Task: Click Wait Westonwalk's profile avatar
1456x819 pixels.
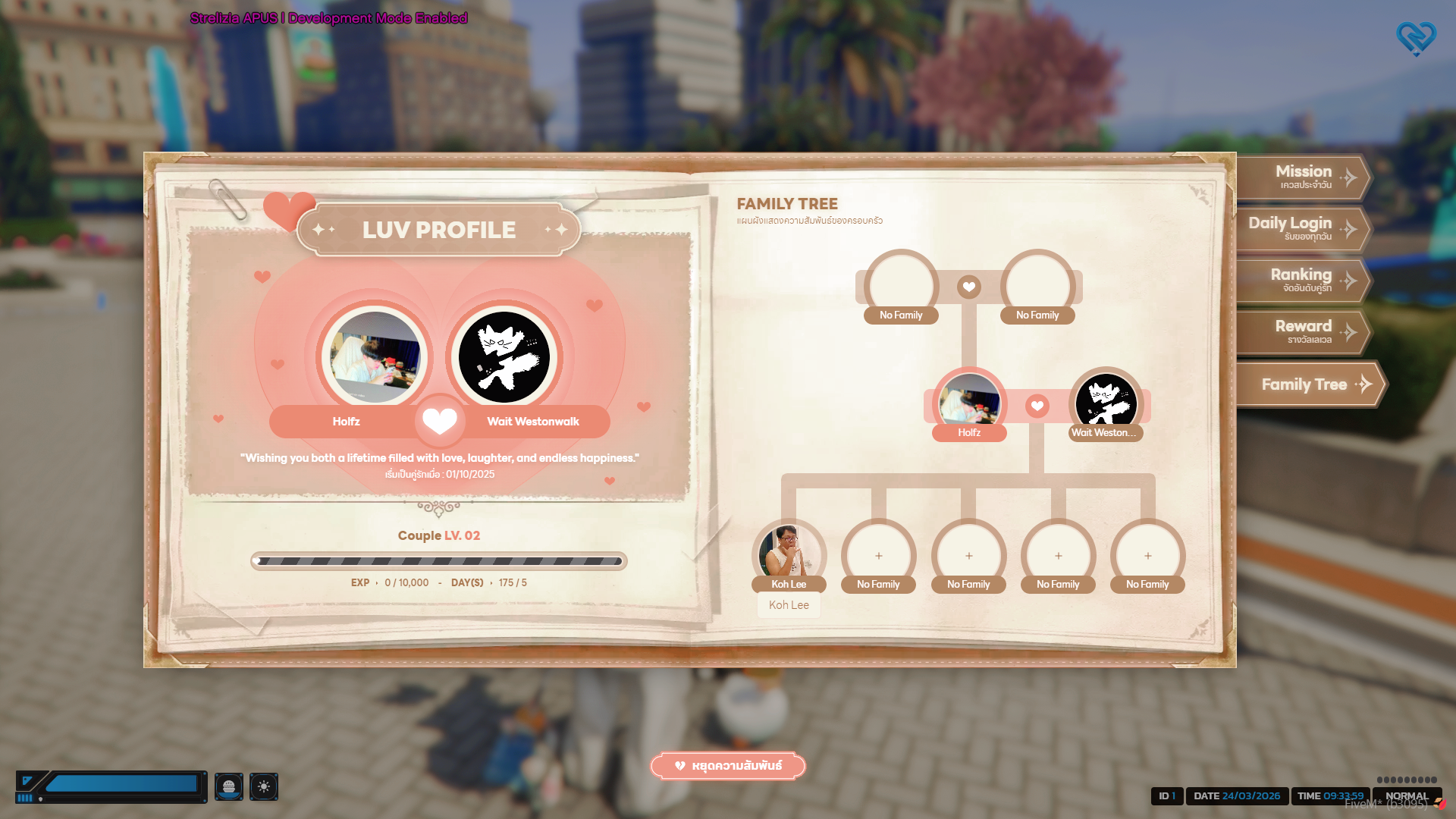Action: click(x=504, y=357)
